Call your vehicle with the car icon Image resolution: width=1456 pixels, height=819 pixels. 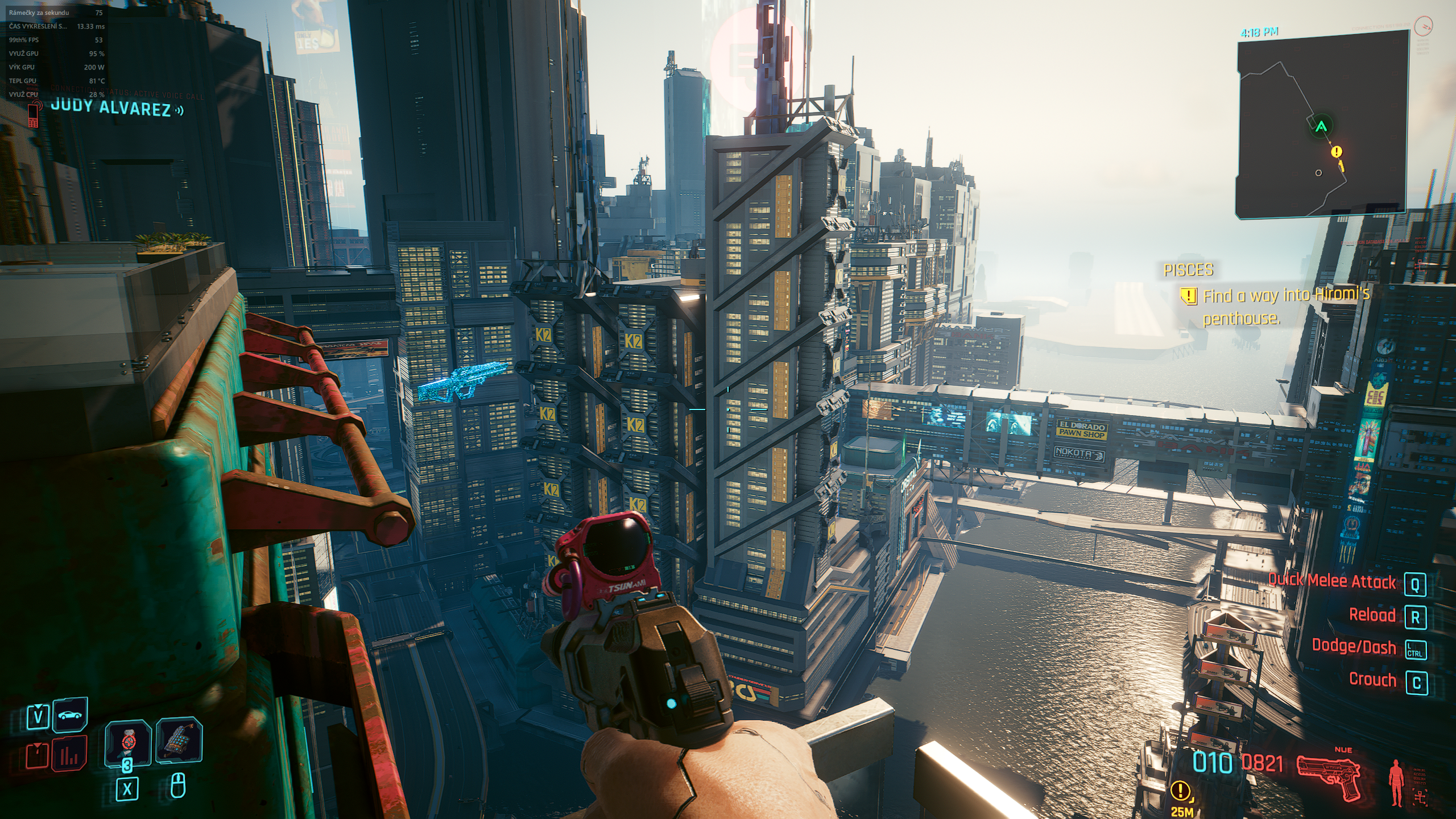point(71,715)
